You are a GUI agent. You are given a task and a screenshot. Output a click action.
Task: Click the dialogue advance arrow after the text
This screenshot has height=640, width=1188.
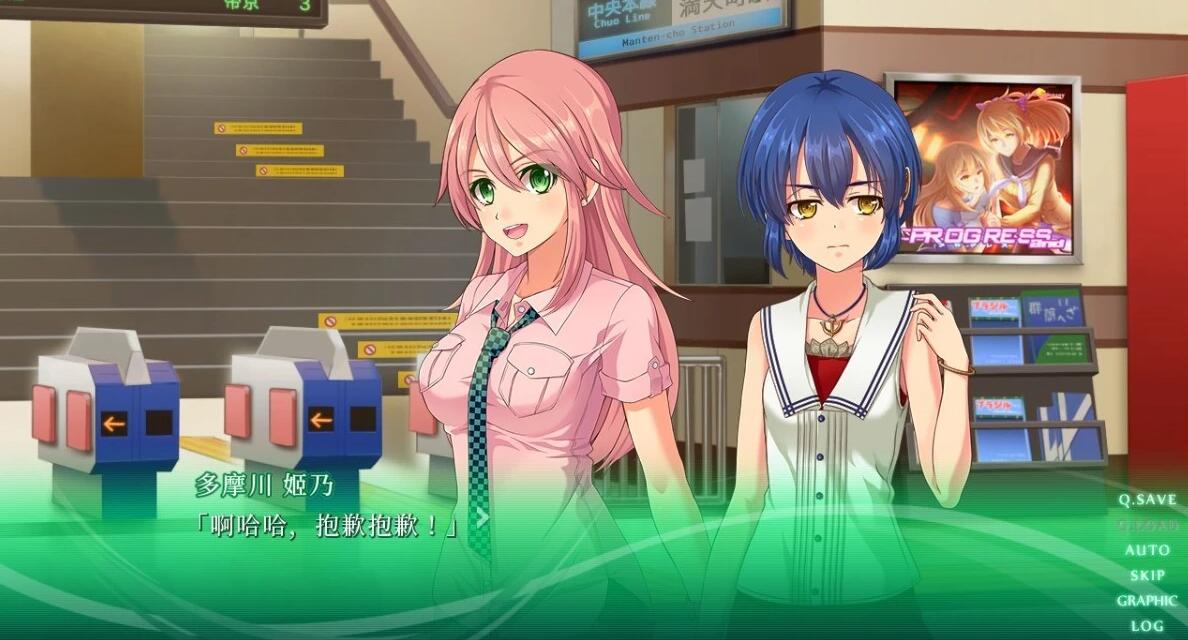482,517
